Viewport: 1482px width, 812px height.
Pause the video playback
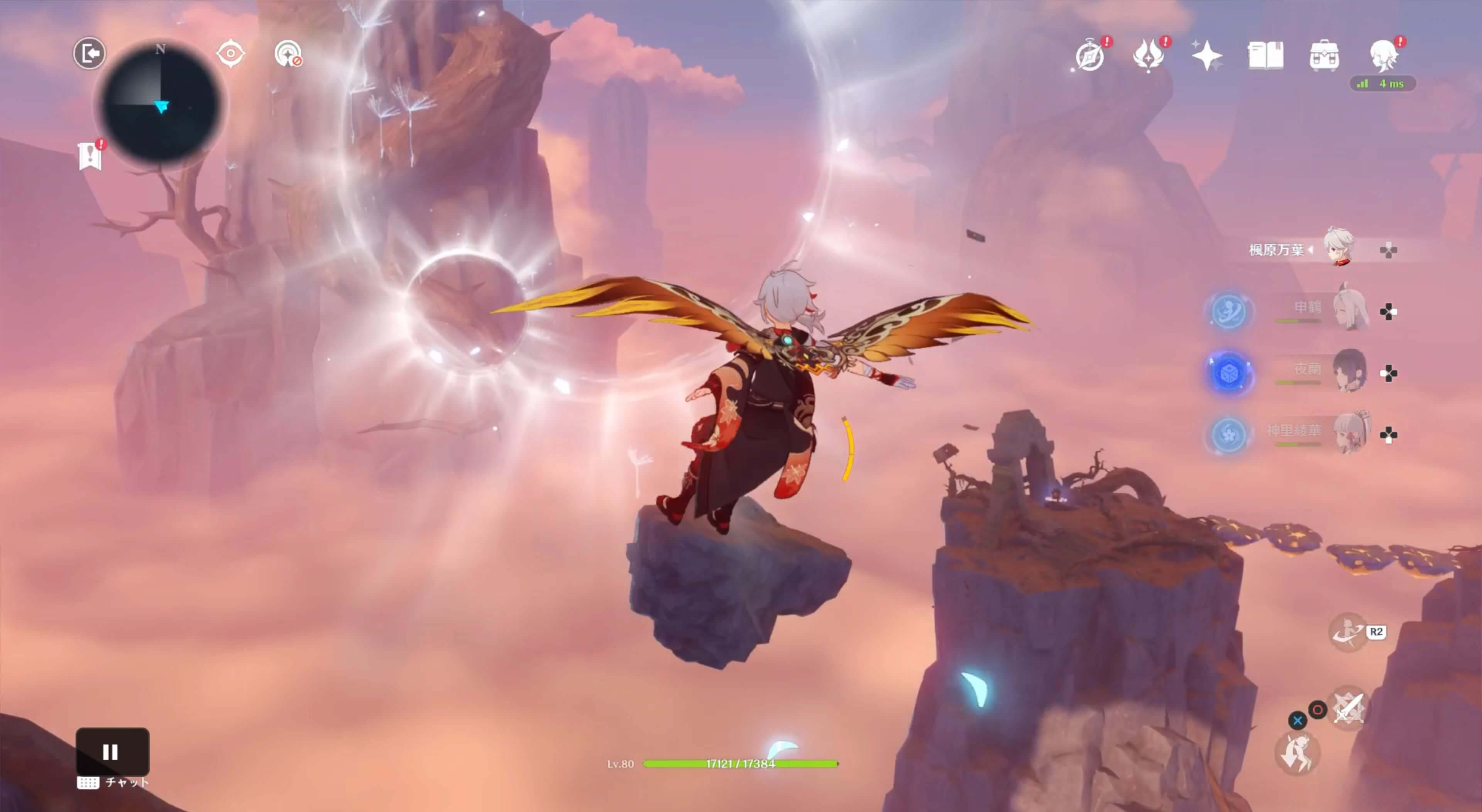pyautogui.click(x=112, y=751)
